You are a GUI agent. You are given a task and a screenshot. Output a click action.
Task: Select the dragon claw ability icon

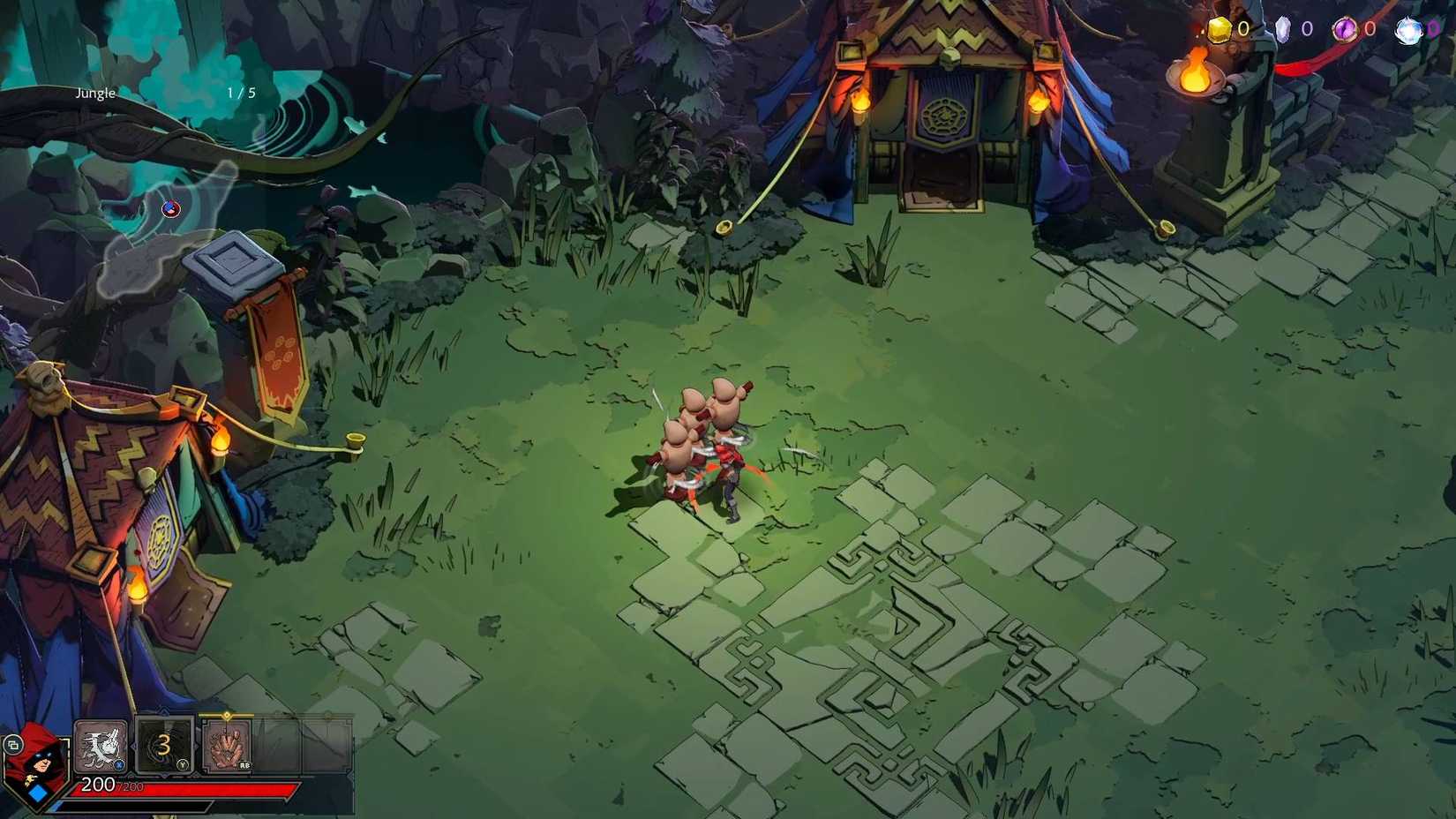(100, 746)
